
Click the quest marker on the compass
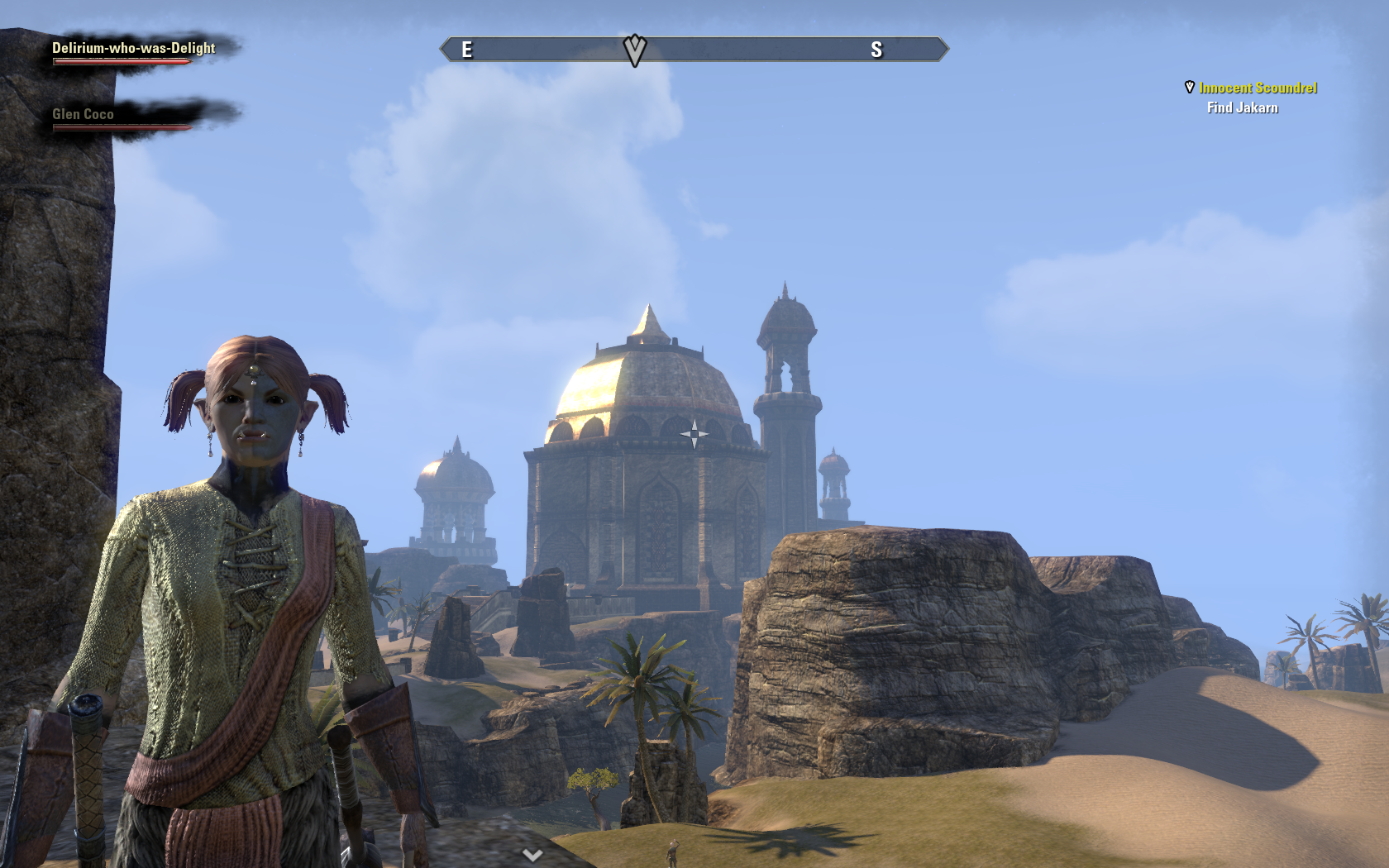634,50
